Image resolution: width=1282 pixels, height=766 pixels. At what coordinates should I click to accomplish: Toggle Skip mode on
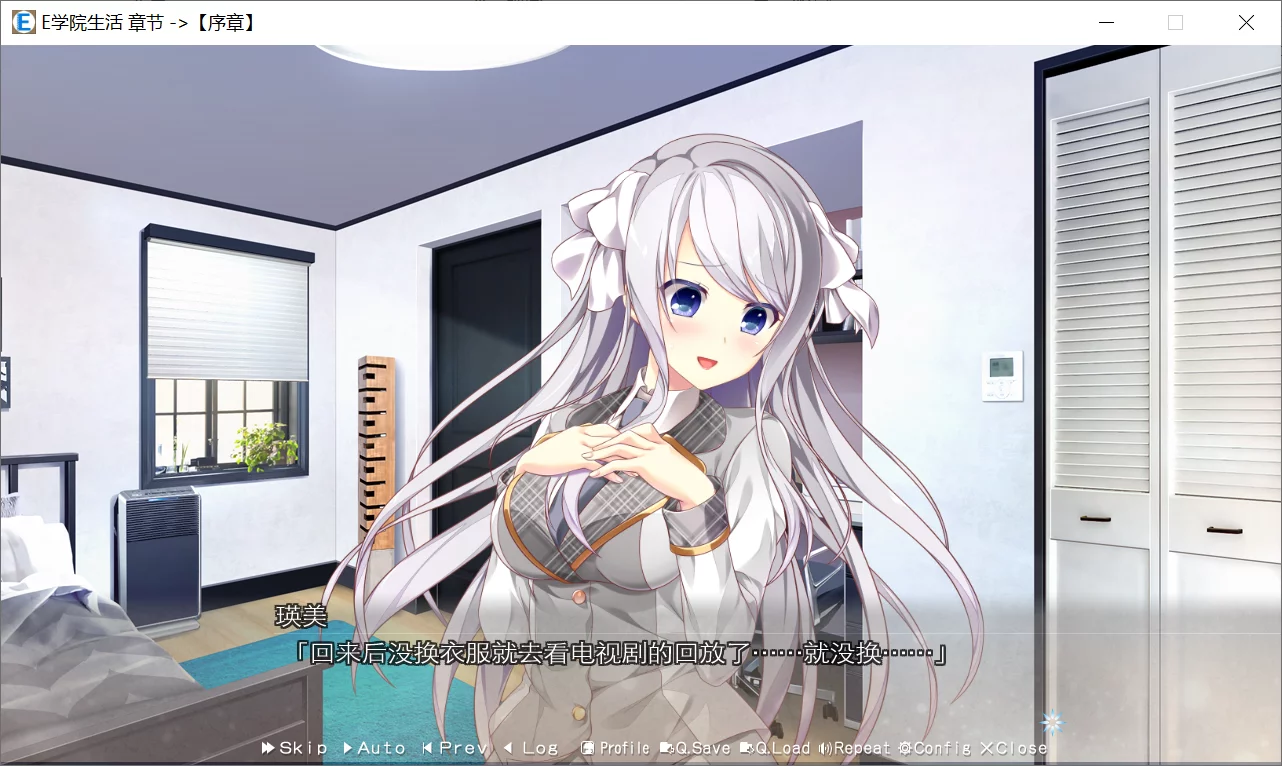[295, 747]
